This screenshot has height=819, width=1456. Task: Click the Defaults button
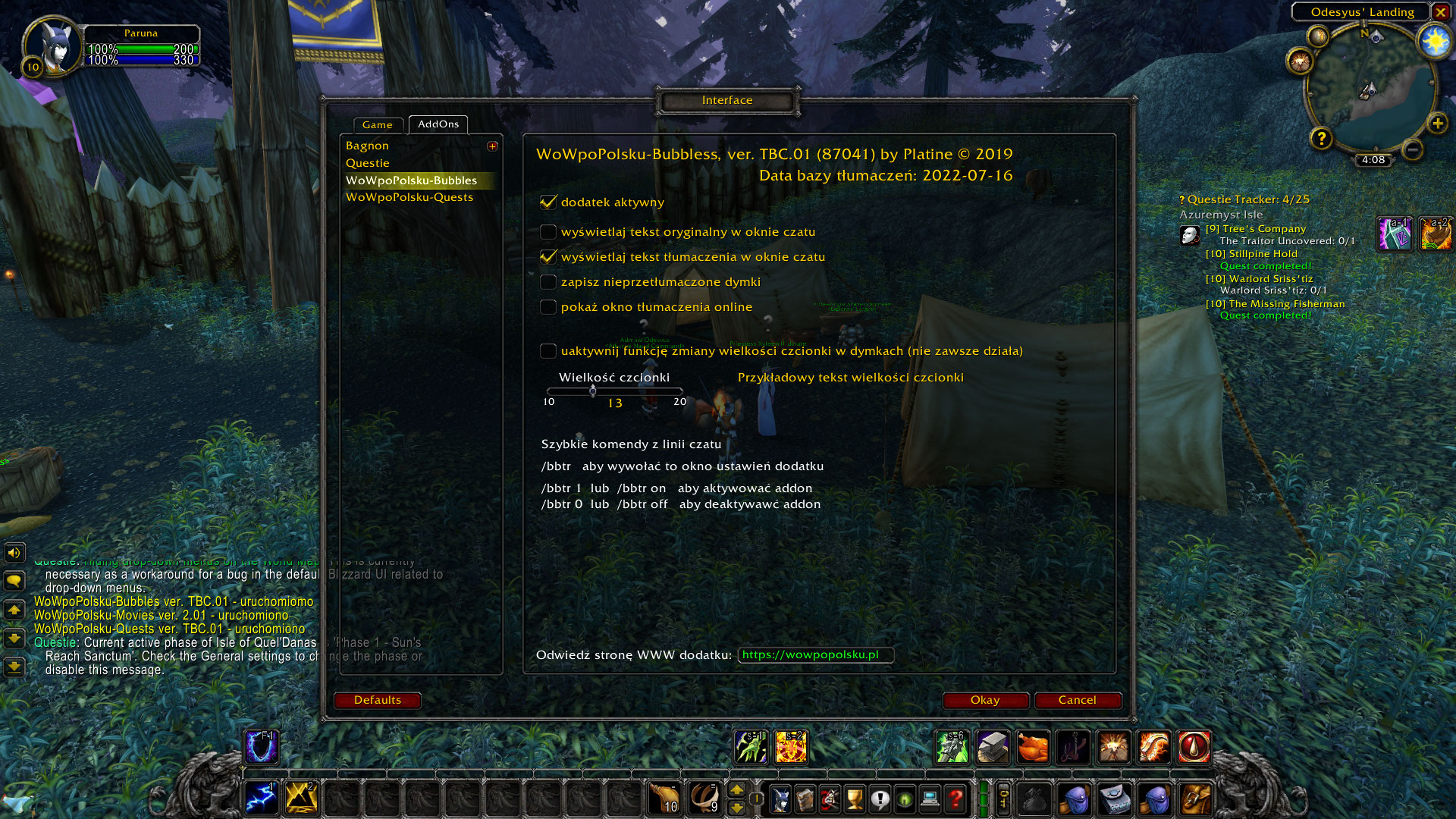378,700
